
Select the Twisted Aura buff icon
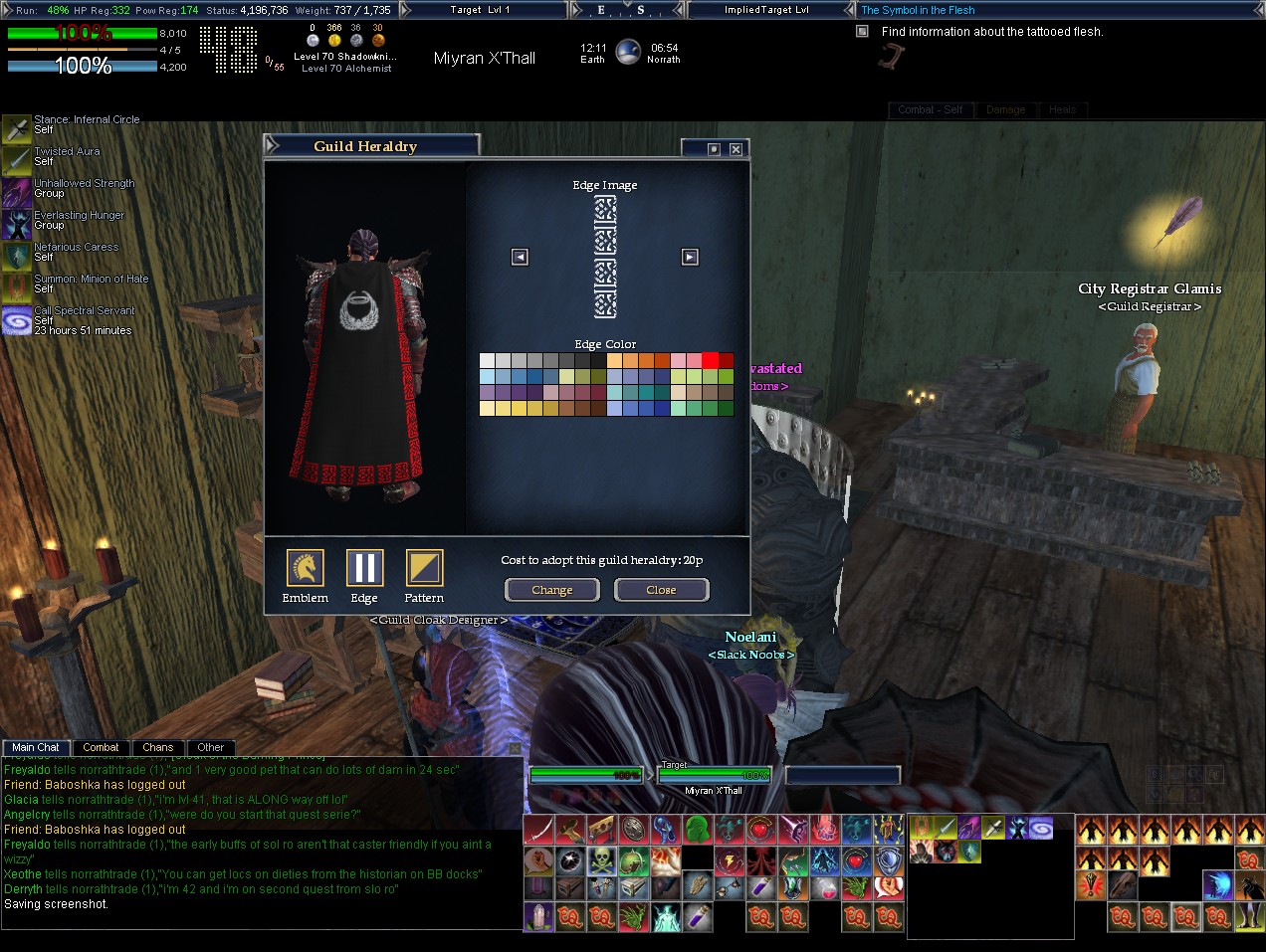coord(16,160)
